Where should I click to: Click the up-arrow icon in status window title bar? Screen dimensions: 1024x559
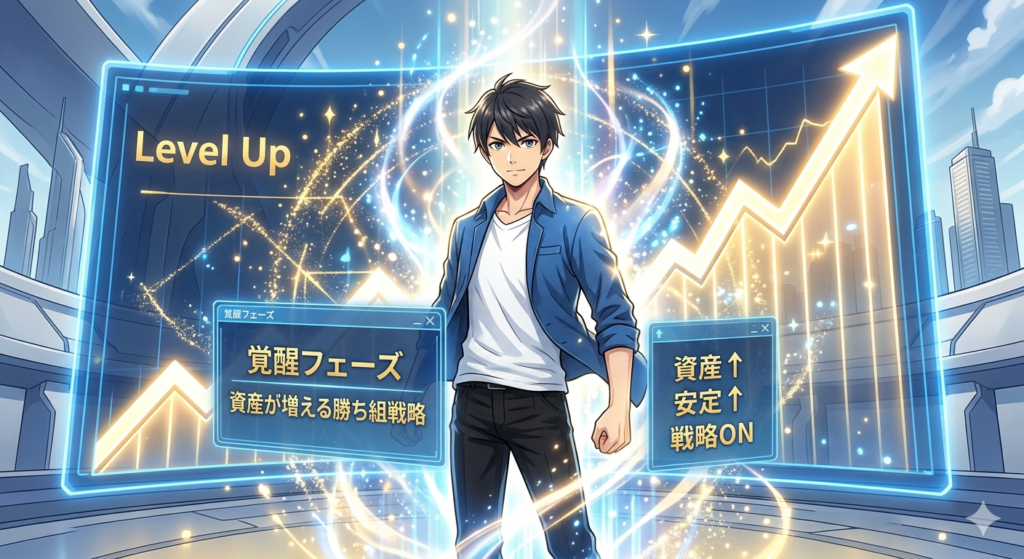(661, 334)
